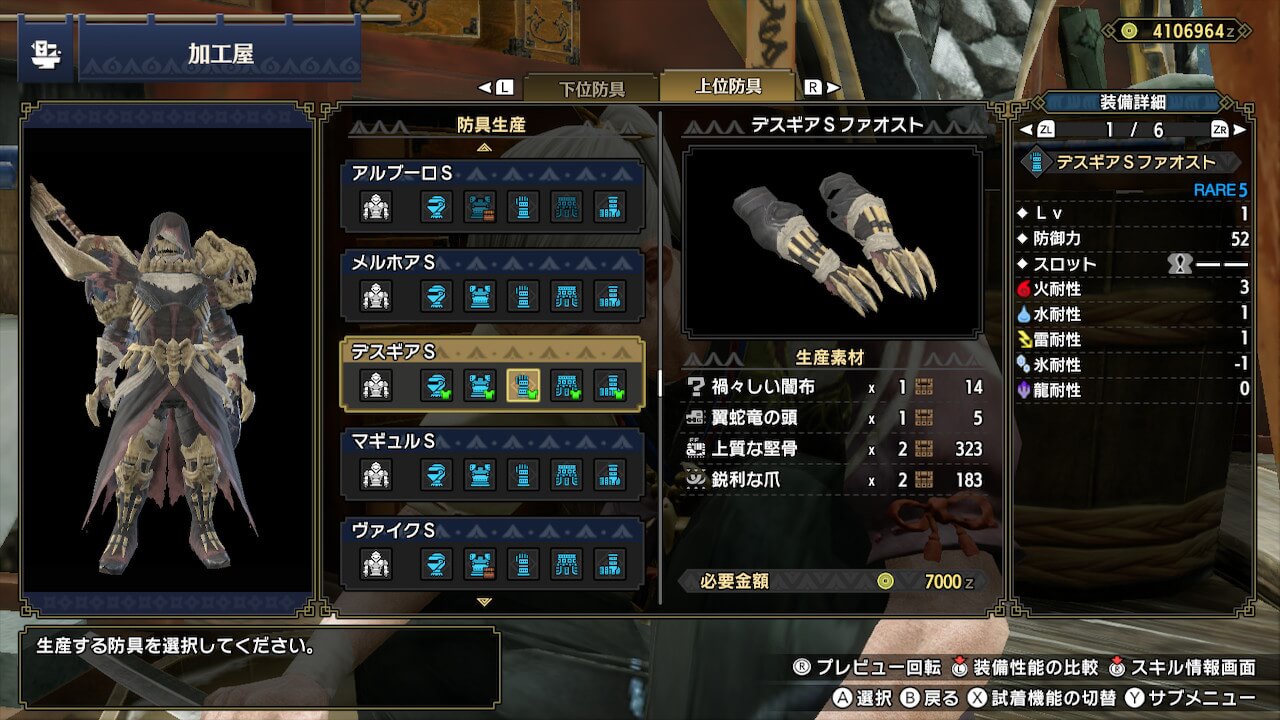This screenshot has width=1280, height=720.
Task: Switch to the 下位防具 tab
Action: (590, 88)
